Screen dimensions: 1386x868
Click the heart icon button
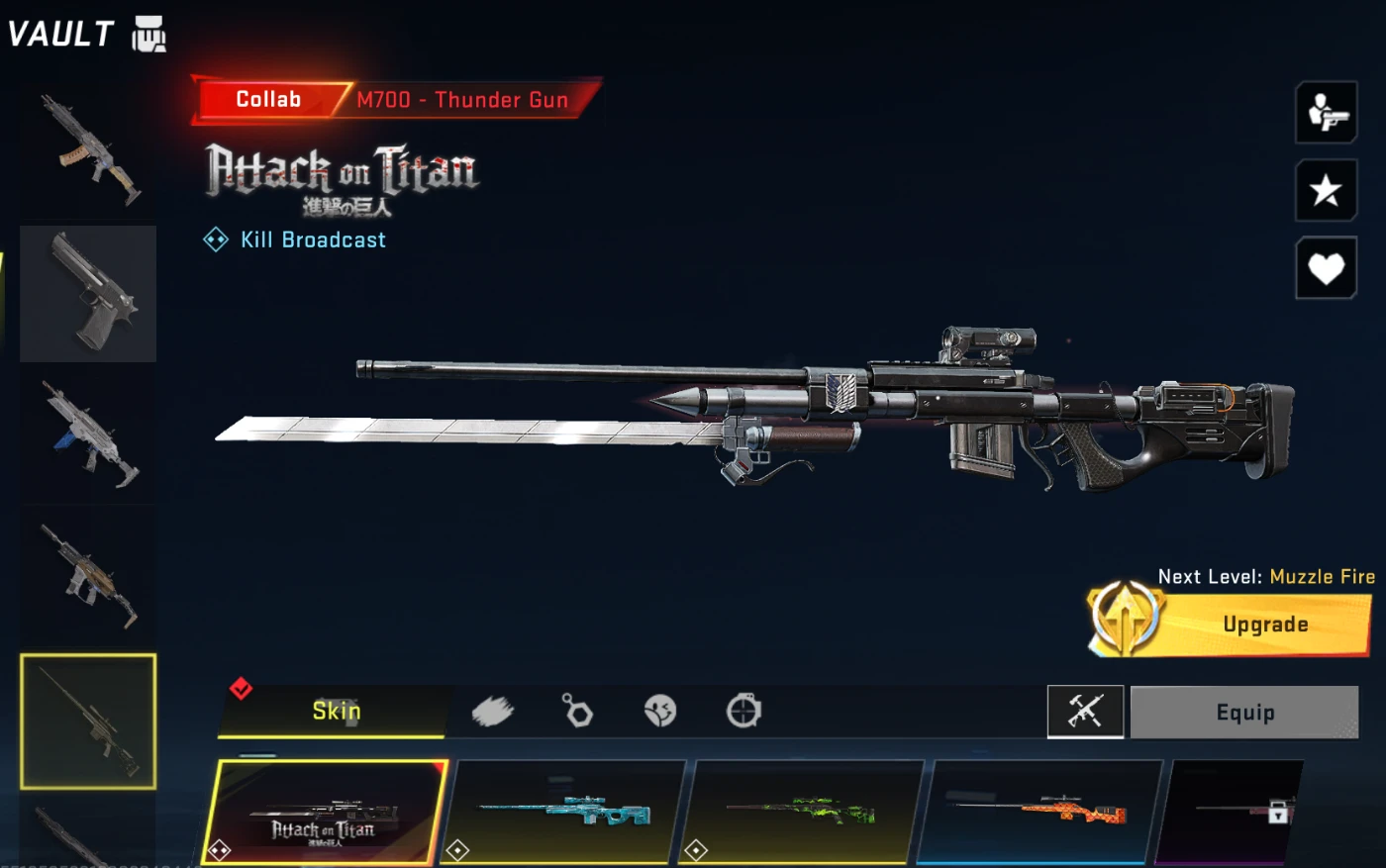click(x=1326, y=268)
